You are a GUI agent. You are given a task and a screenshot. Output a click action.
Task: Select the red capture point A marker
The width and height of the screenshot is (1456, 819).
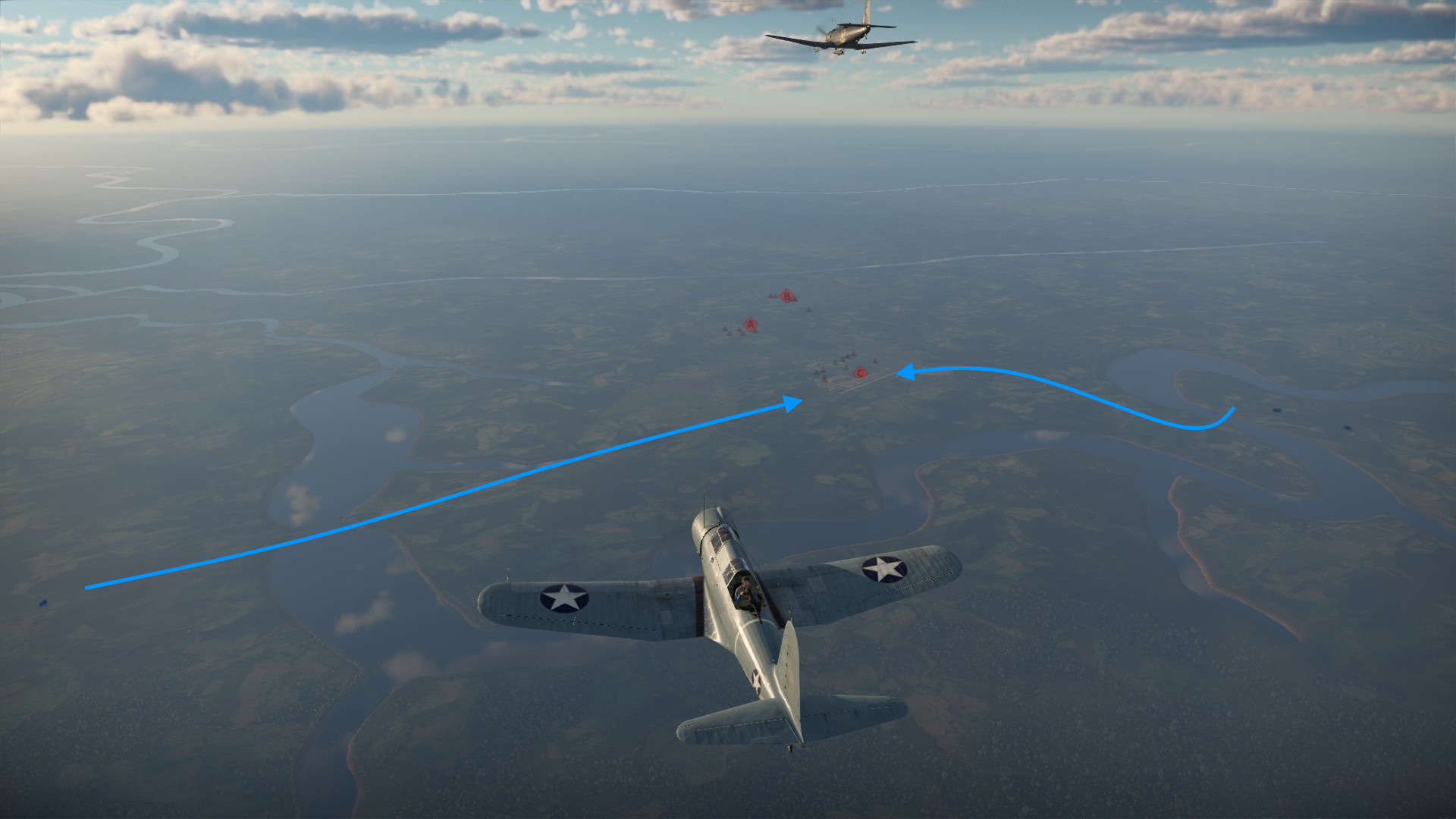tap(751, 325)
